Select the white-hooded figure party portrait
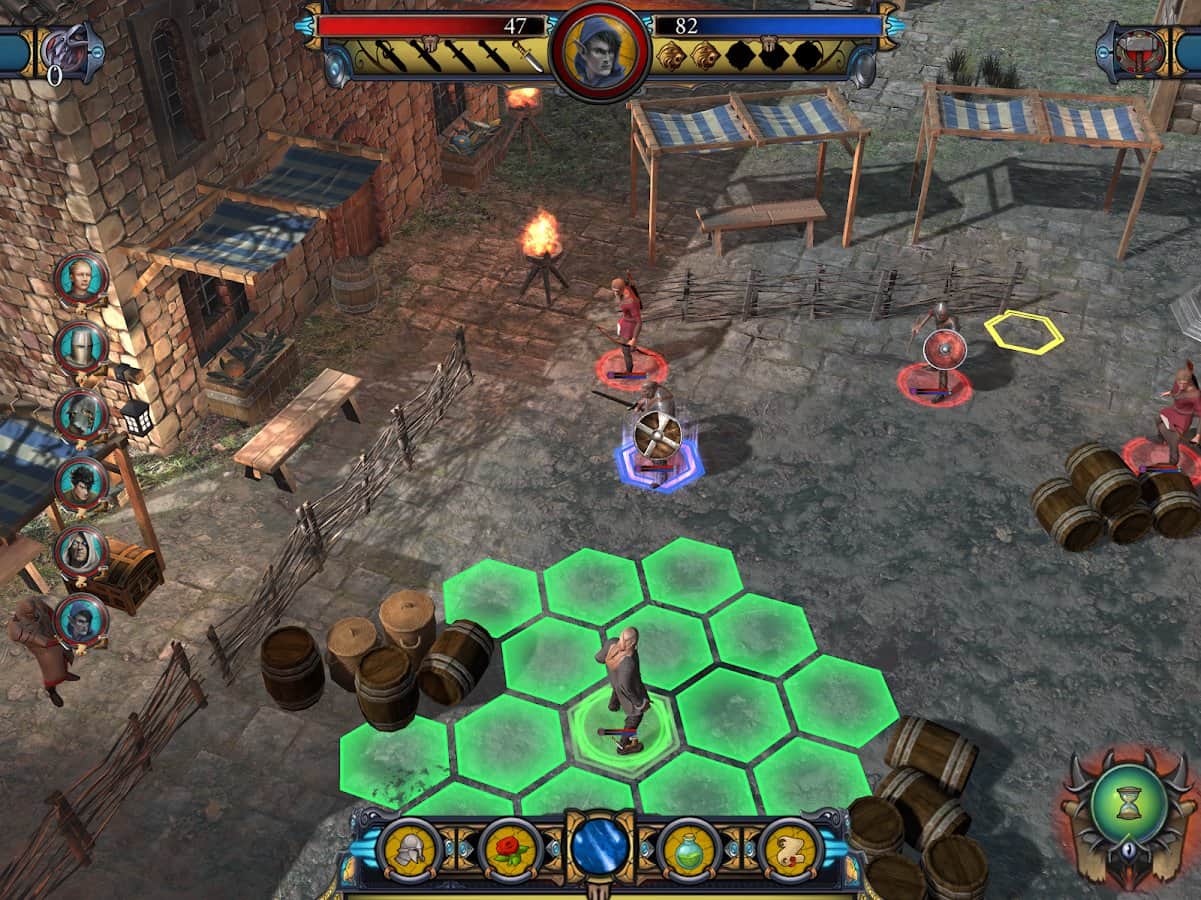Image resolution: width=1201 pixels, height=900 pixels. coord(81,552)
